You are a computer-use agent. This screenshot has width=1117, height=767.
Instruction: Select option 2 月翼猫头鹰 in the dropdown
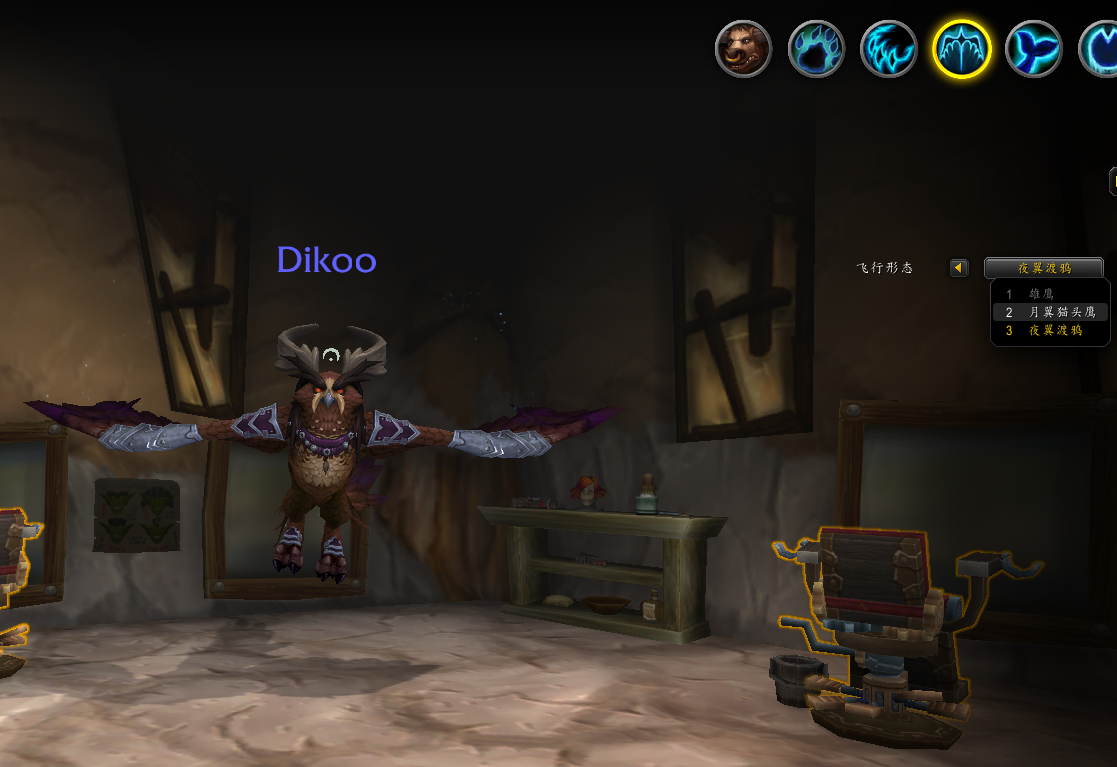(x=1049, y=312)
